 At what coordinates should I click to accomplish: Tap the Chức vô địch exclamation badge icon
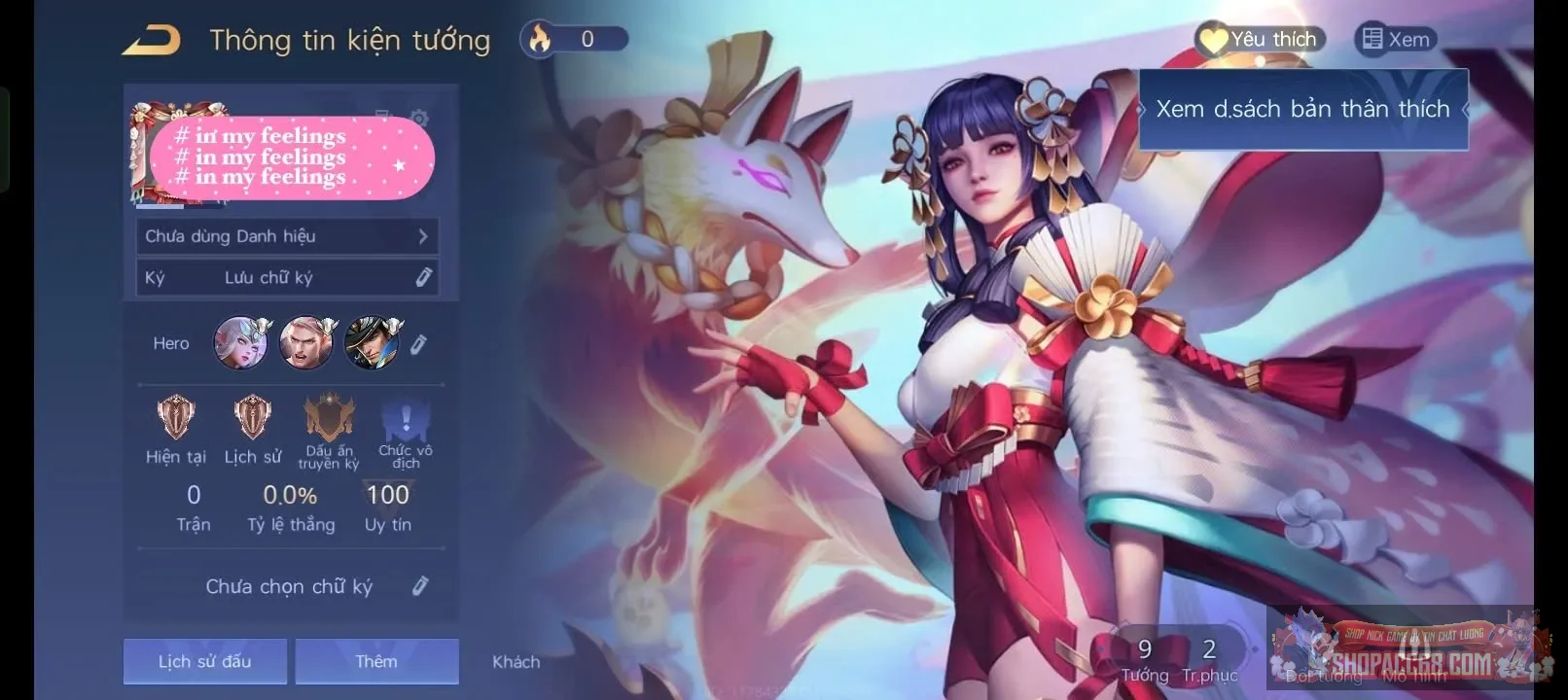406,420
